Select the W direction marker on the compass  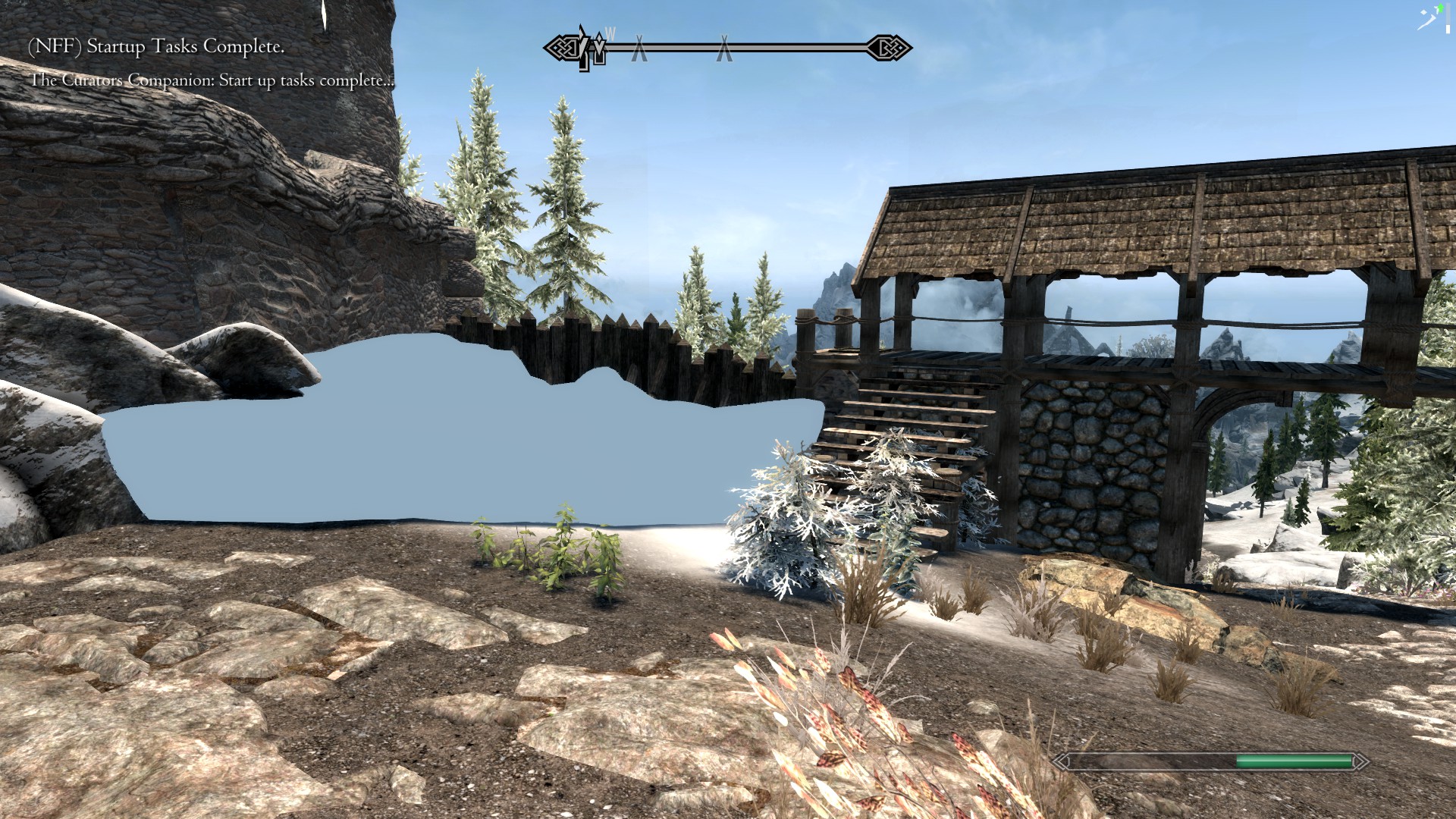point(610,34)
